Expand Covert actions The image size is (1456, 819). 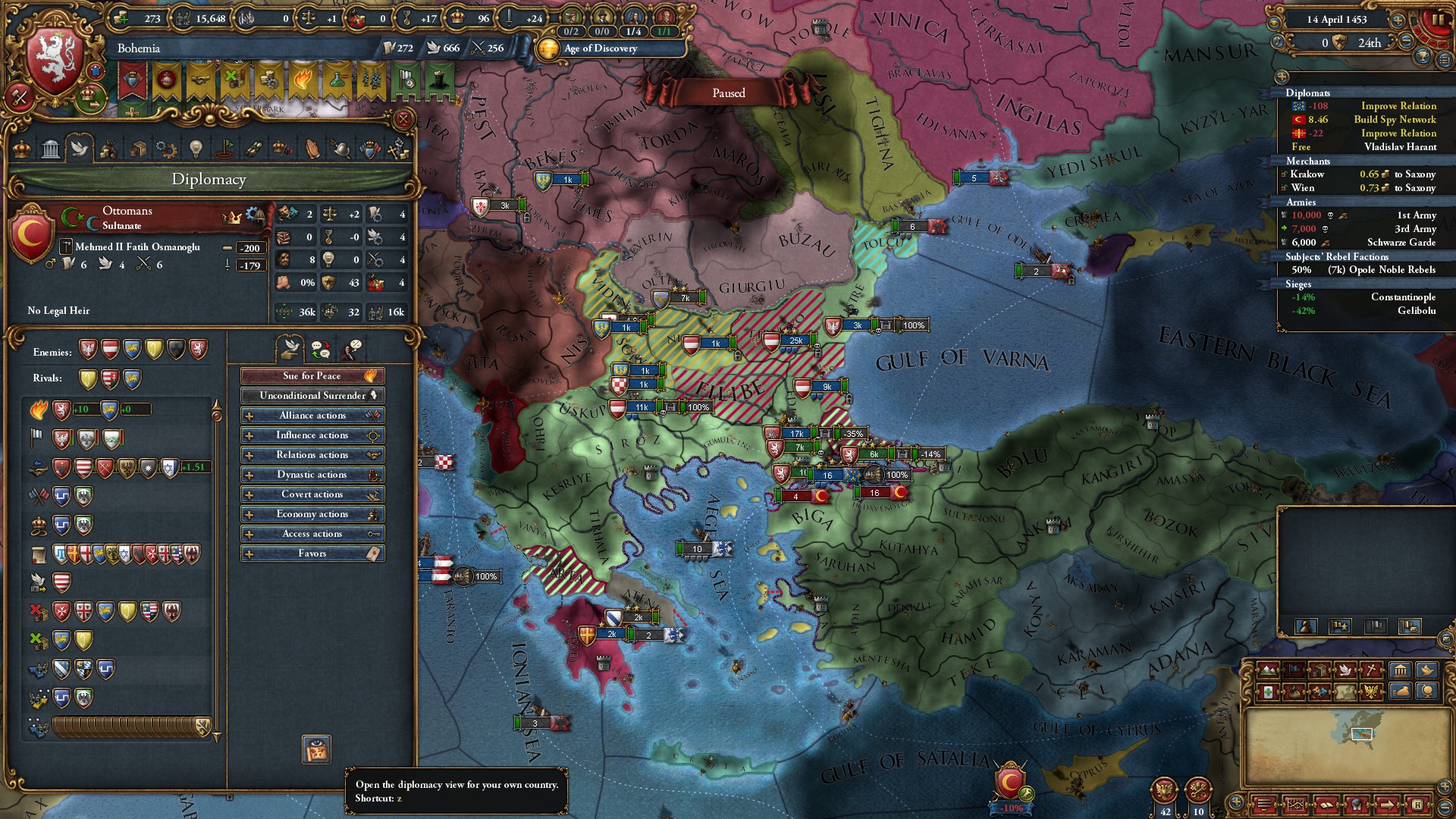click(312, 494)
